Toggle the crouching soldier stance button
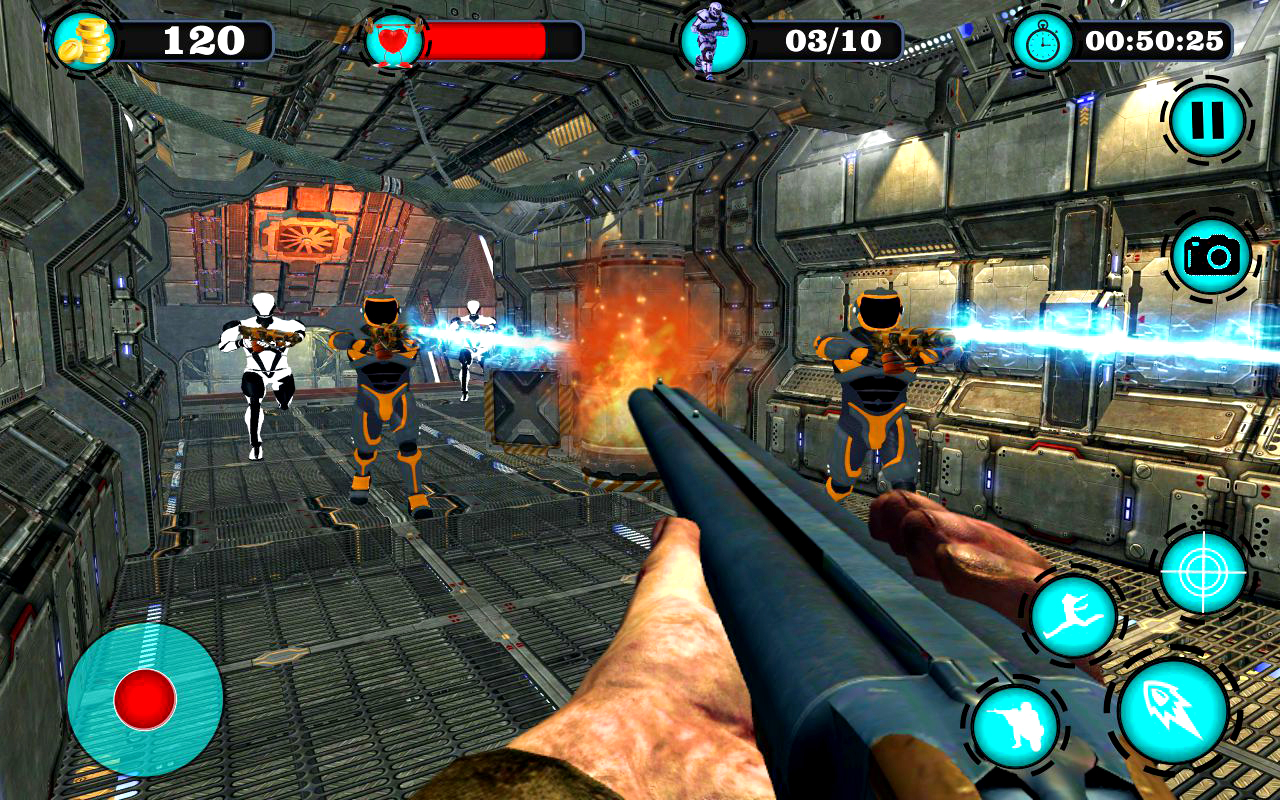This screenshot has width=1280, height=800. point(1015,727)
